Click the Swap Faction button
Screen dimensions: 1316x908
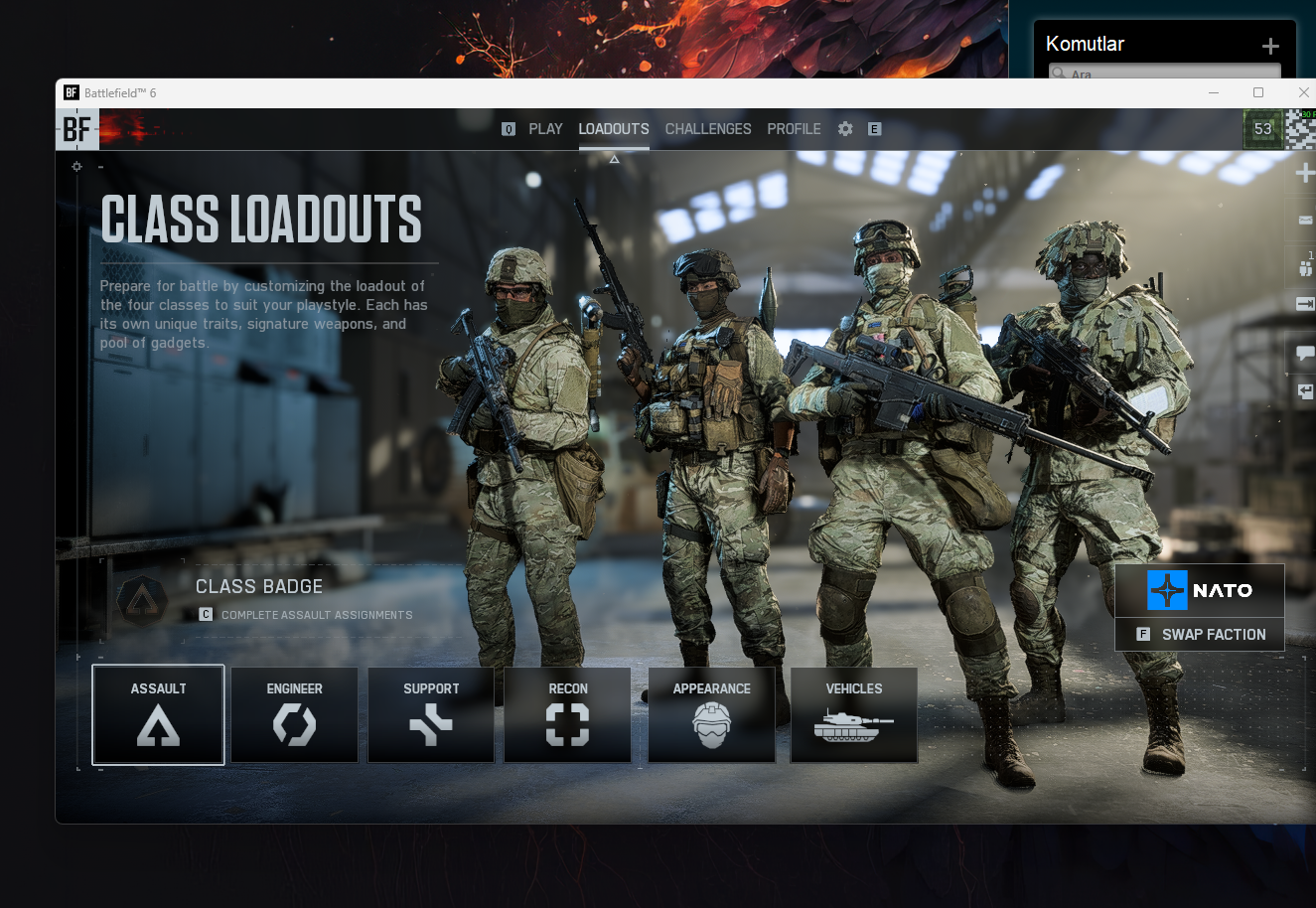[1200, 634]
